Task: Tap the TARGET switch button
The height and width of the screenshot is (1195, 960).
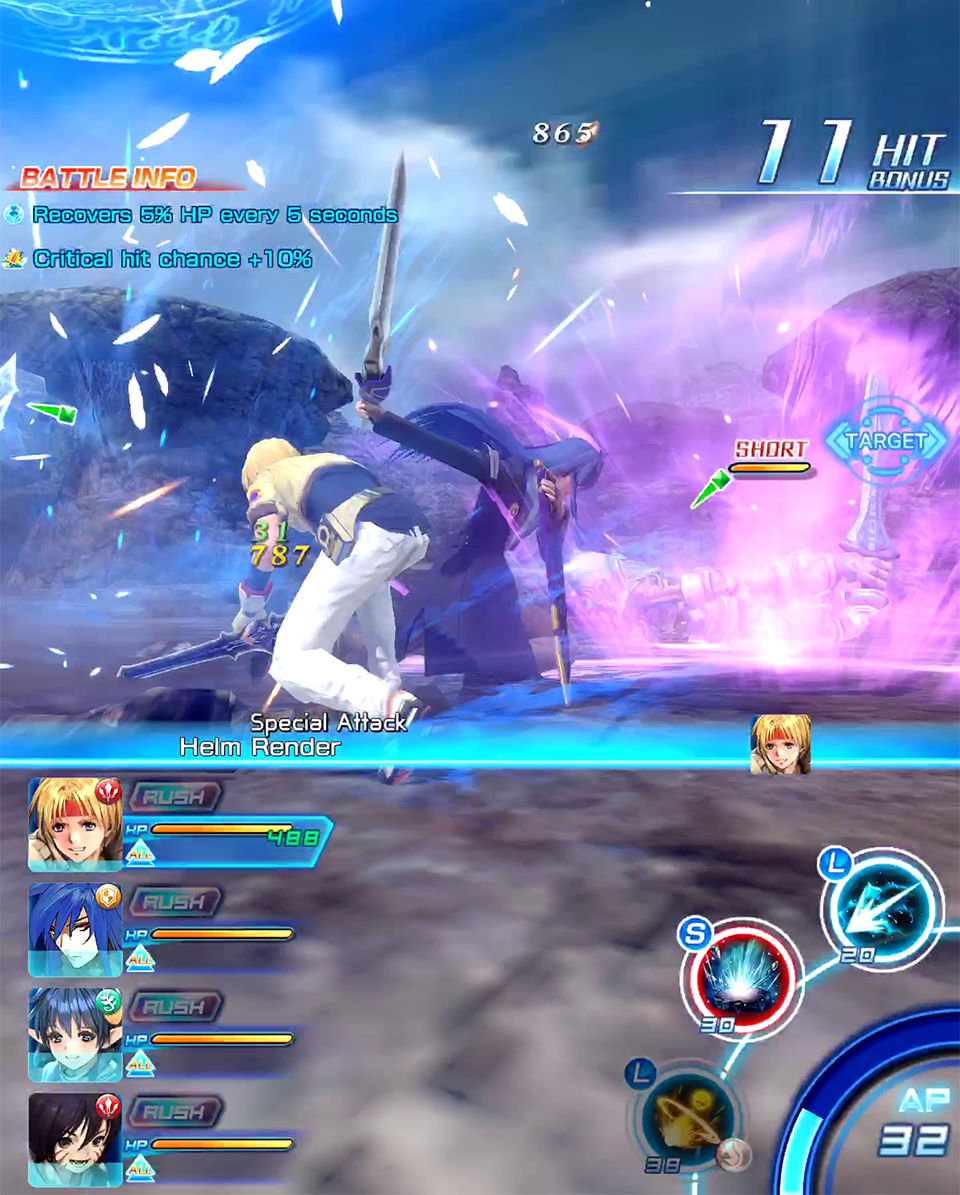Action: point(886,441)
